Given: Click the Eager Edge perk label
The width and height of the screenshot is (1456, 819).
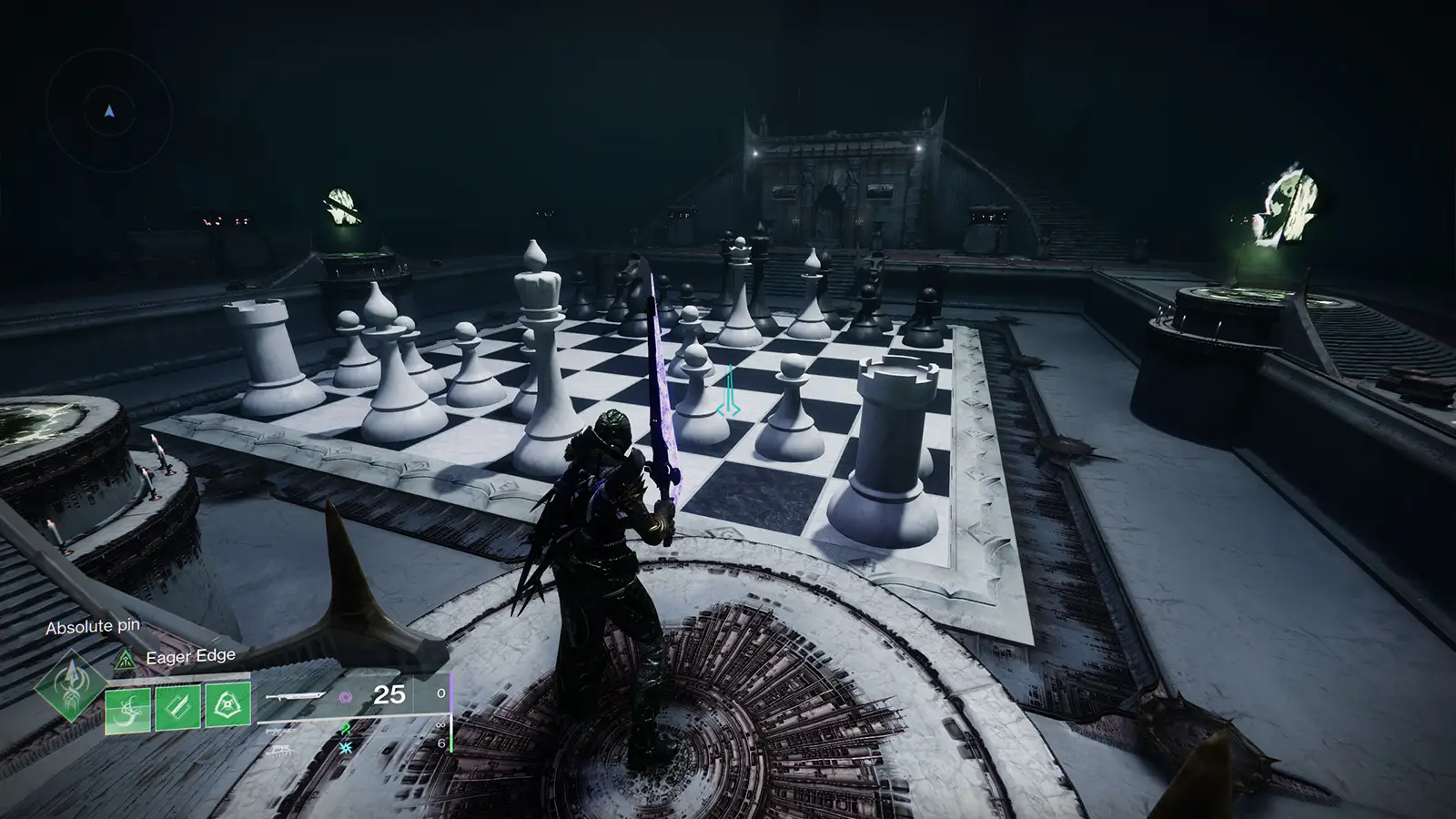Looking at the screenshot, I should 189,655.
